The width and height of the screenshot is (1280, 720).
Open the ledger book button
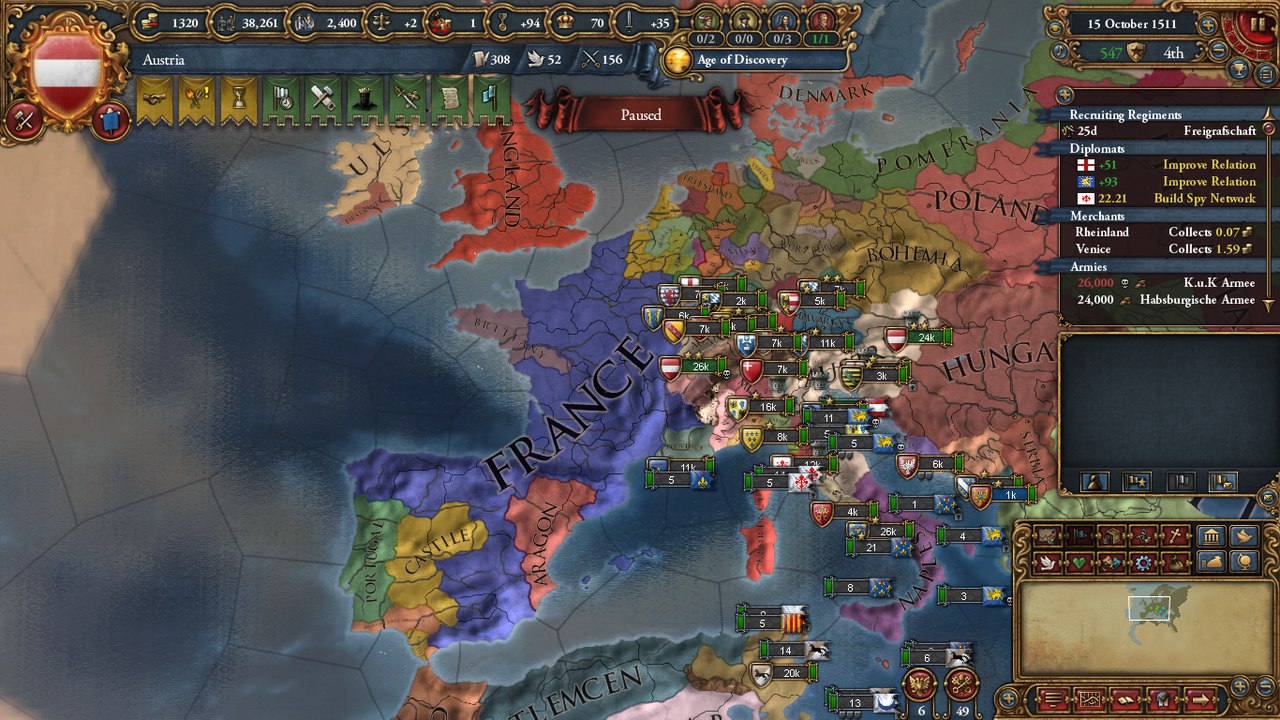coord(1125,699)
